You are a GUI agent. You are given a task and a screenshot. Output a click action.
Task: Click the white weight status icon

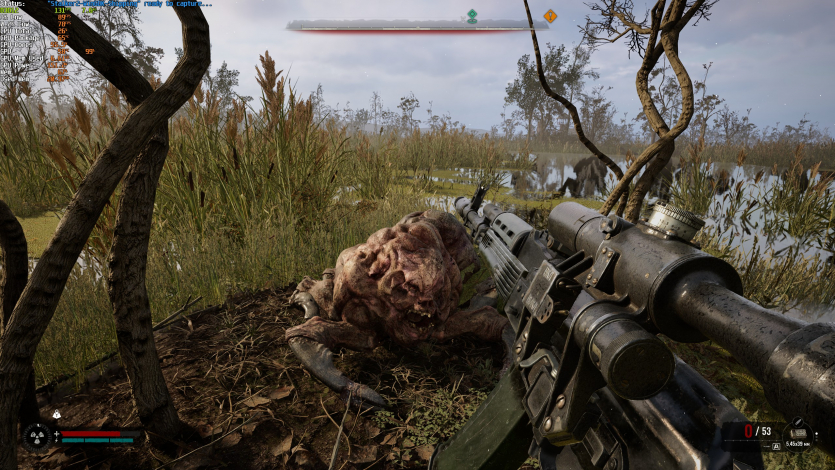click(x=57, y=413)
